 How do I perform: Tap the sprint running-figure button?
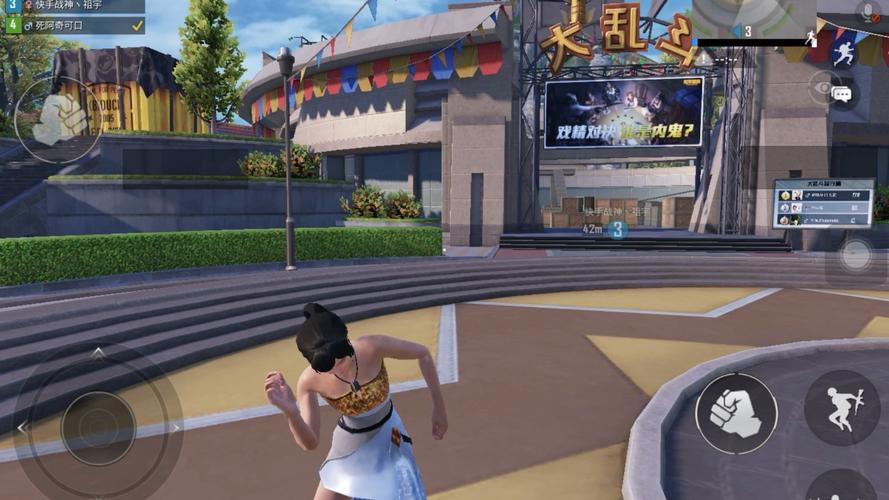[843, 53]
